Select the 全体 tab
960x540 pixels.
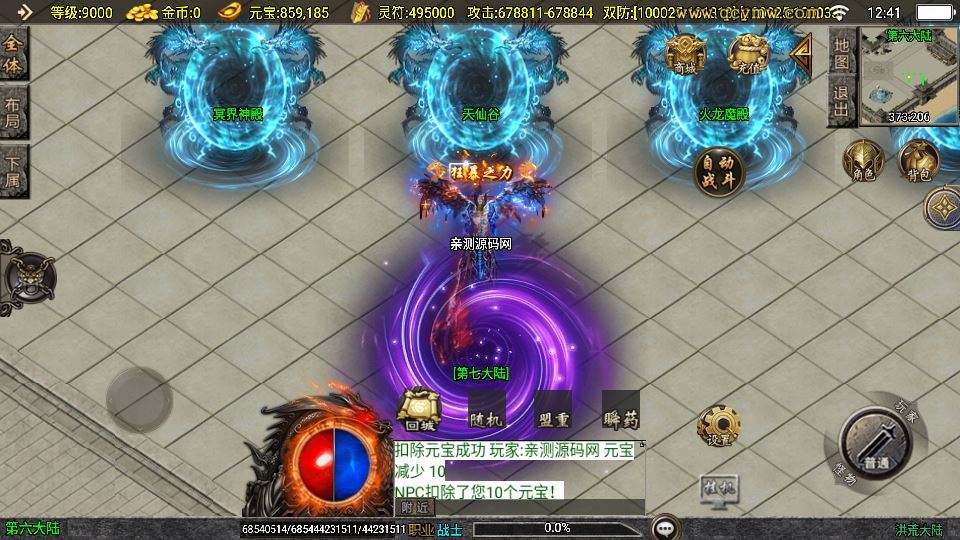[x=13, y=55]
